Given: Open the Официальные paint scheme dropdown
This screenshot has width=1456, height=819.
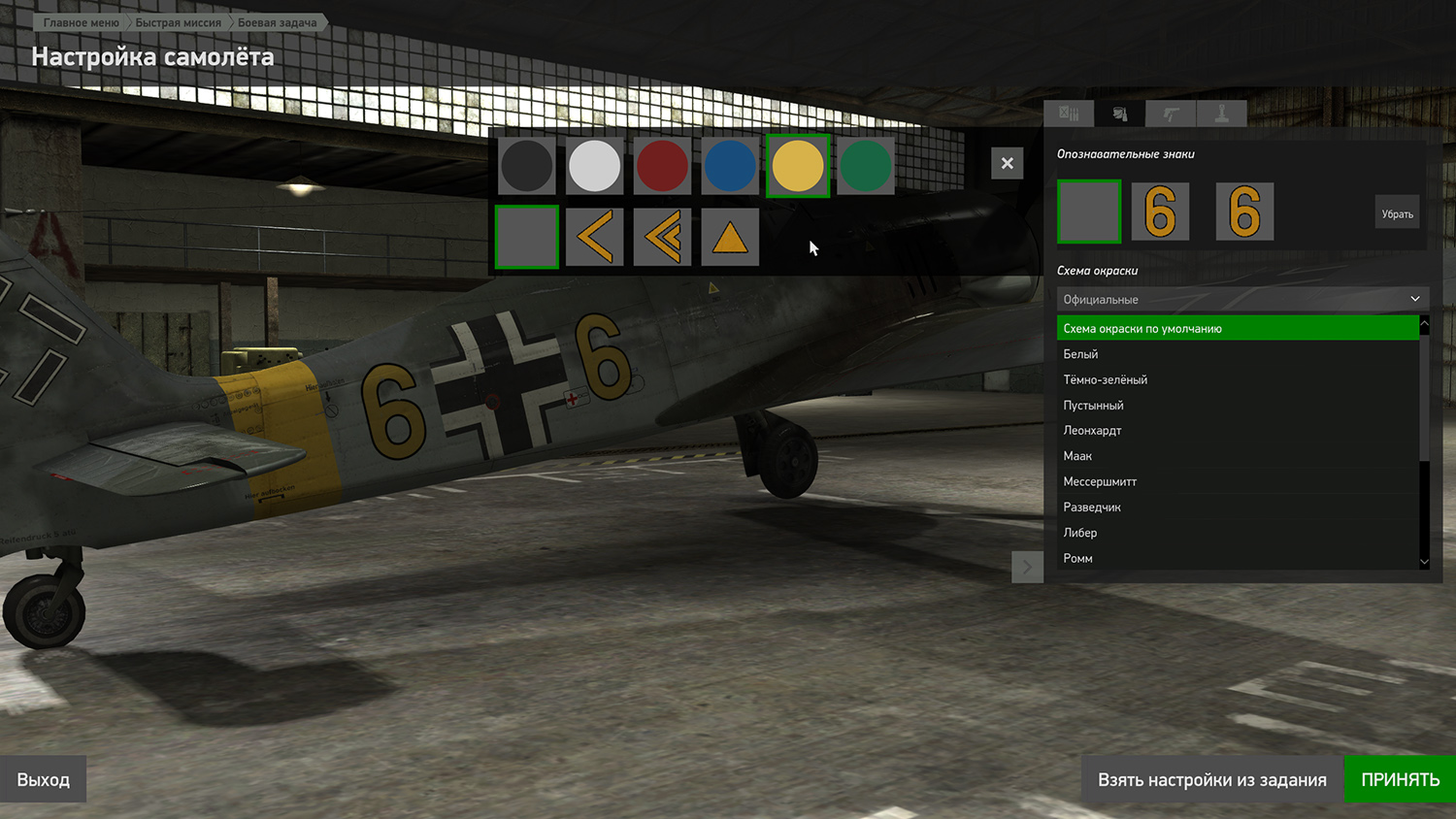Looking at the screenshot, I should click(1241, 299).
